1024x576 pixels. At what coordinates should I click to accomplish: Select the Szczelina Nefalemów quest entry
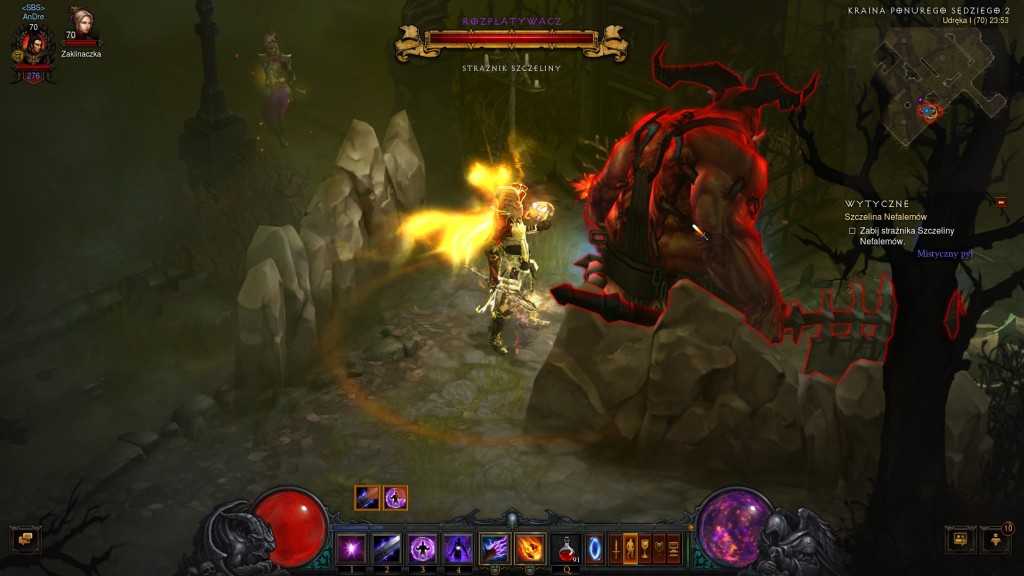(x=885, y=217)
